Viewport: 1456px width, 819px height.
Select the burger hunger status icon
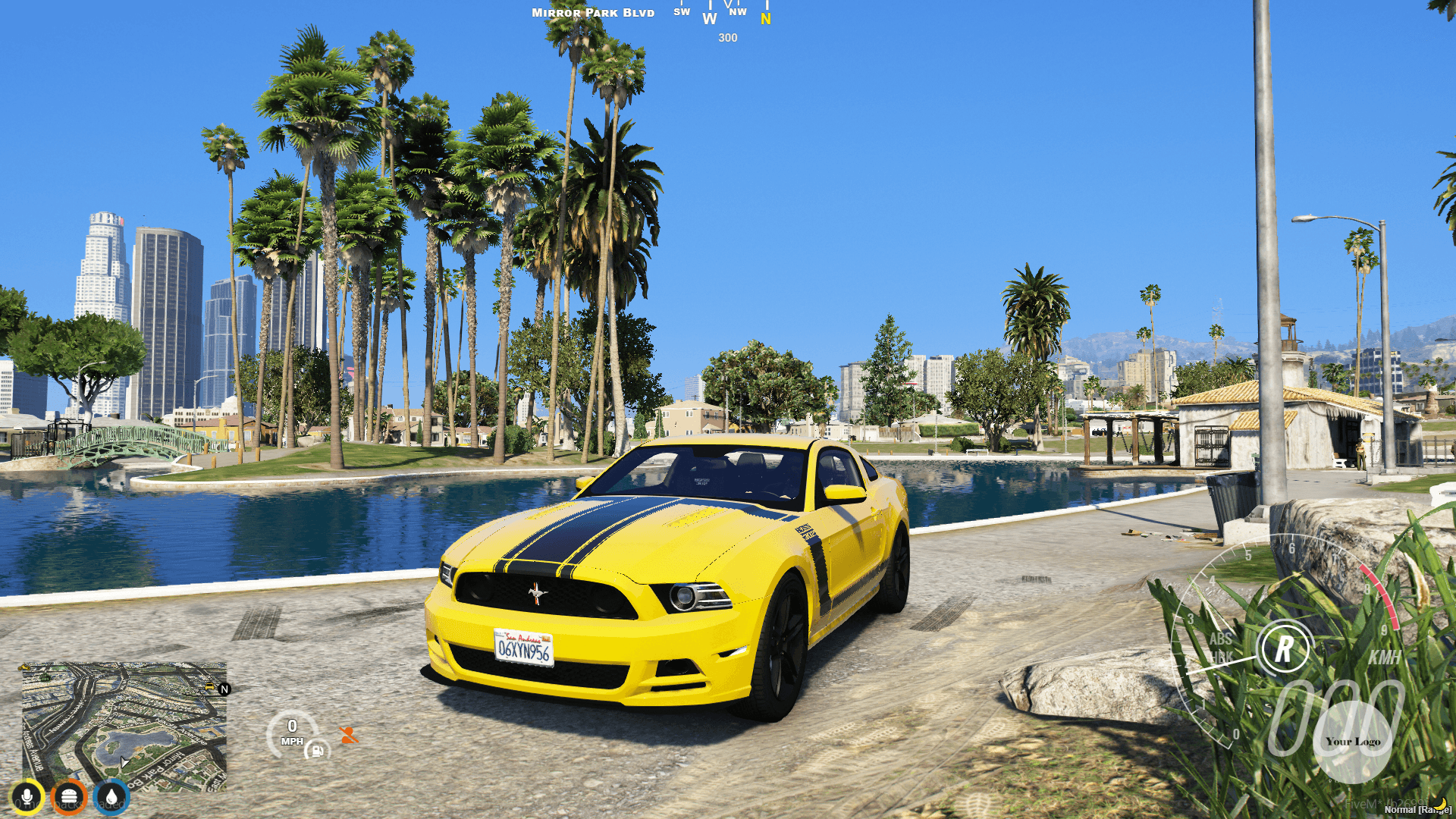pyautogui.click(x=70, y=796)
